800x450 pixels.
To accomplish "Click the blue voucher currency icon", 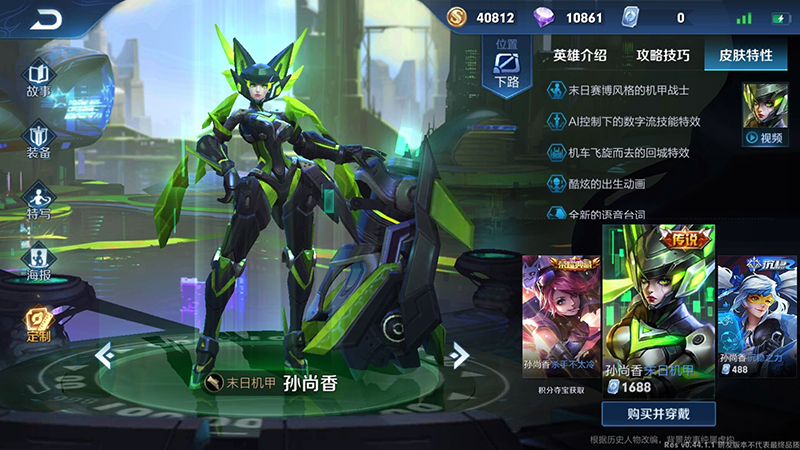I will click(x=631, y=17).
